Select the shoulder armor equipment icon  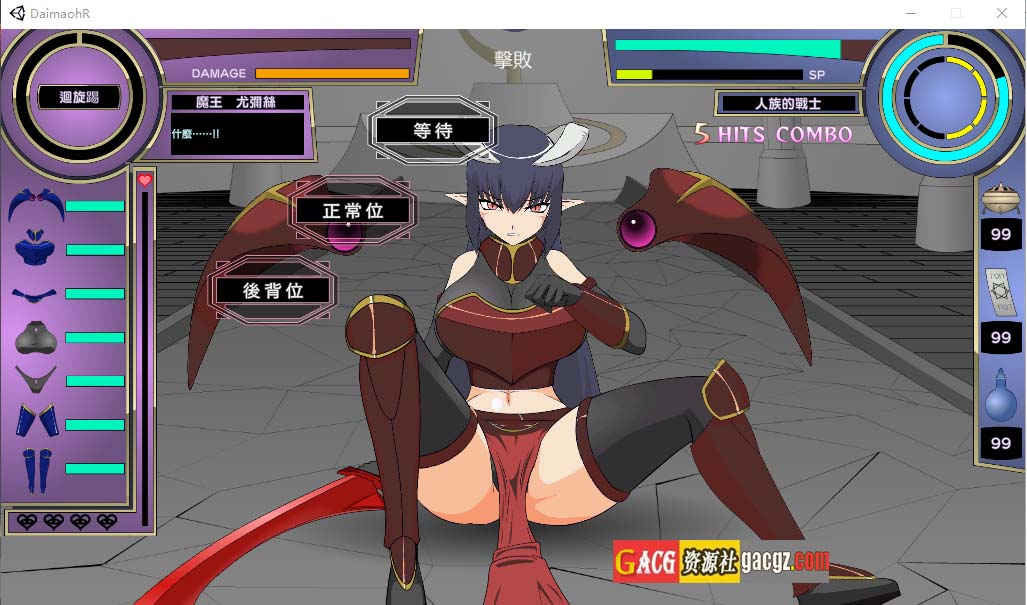36,205
